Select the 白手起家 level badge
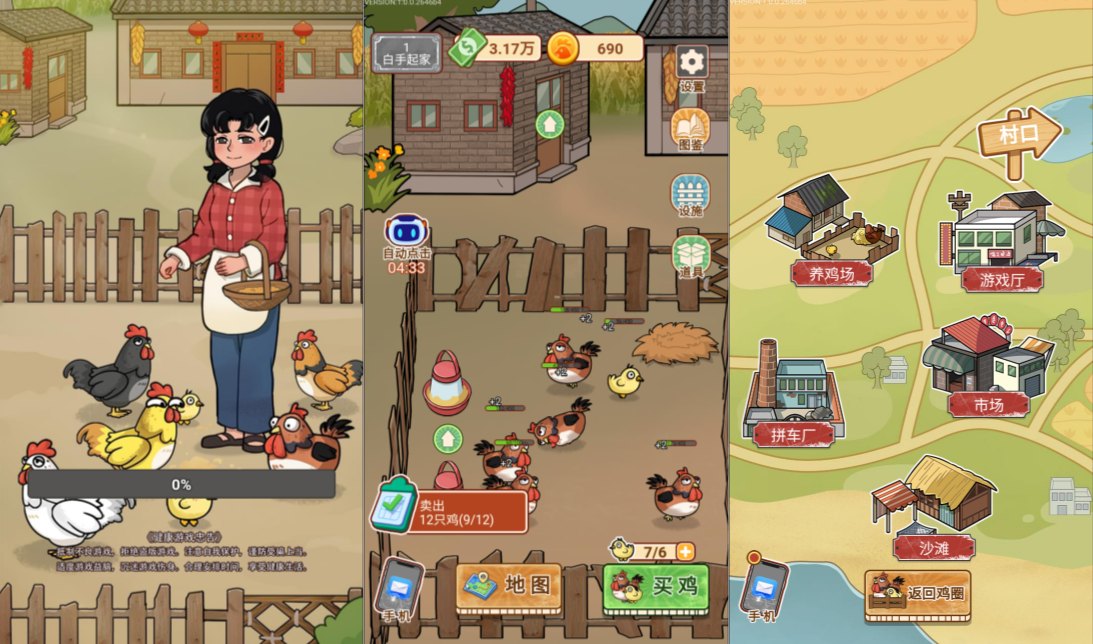This screenshot has height=644, width=1093. tap(407, 53)
